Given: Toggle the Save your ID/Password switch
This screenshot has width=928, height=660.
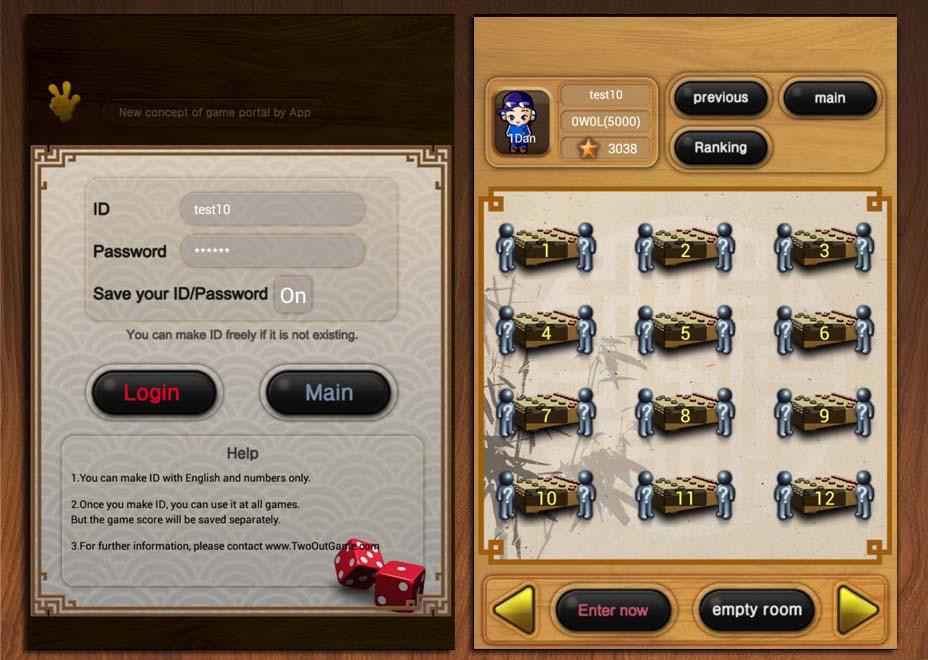Looking at the screenshot, I should click(x=293, y=295).
